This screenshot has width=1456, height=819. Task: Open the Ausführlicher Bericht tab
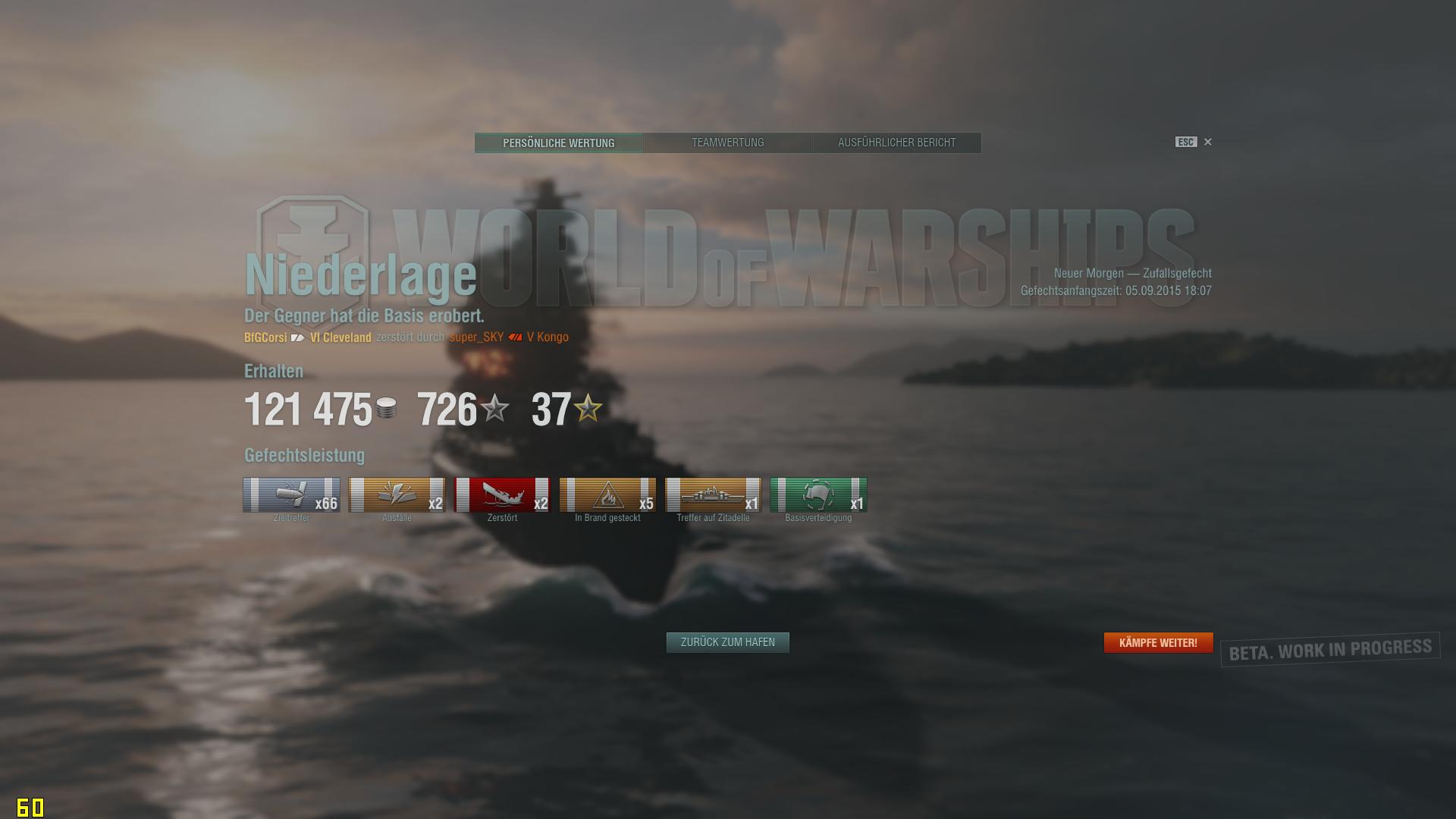[896, 143]
